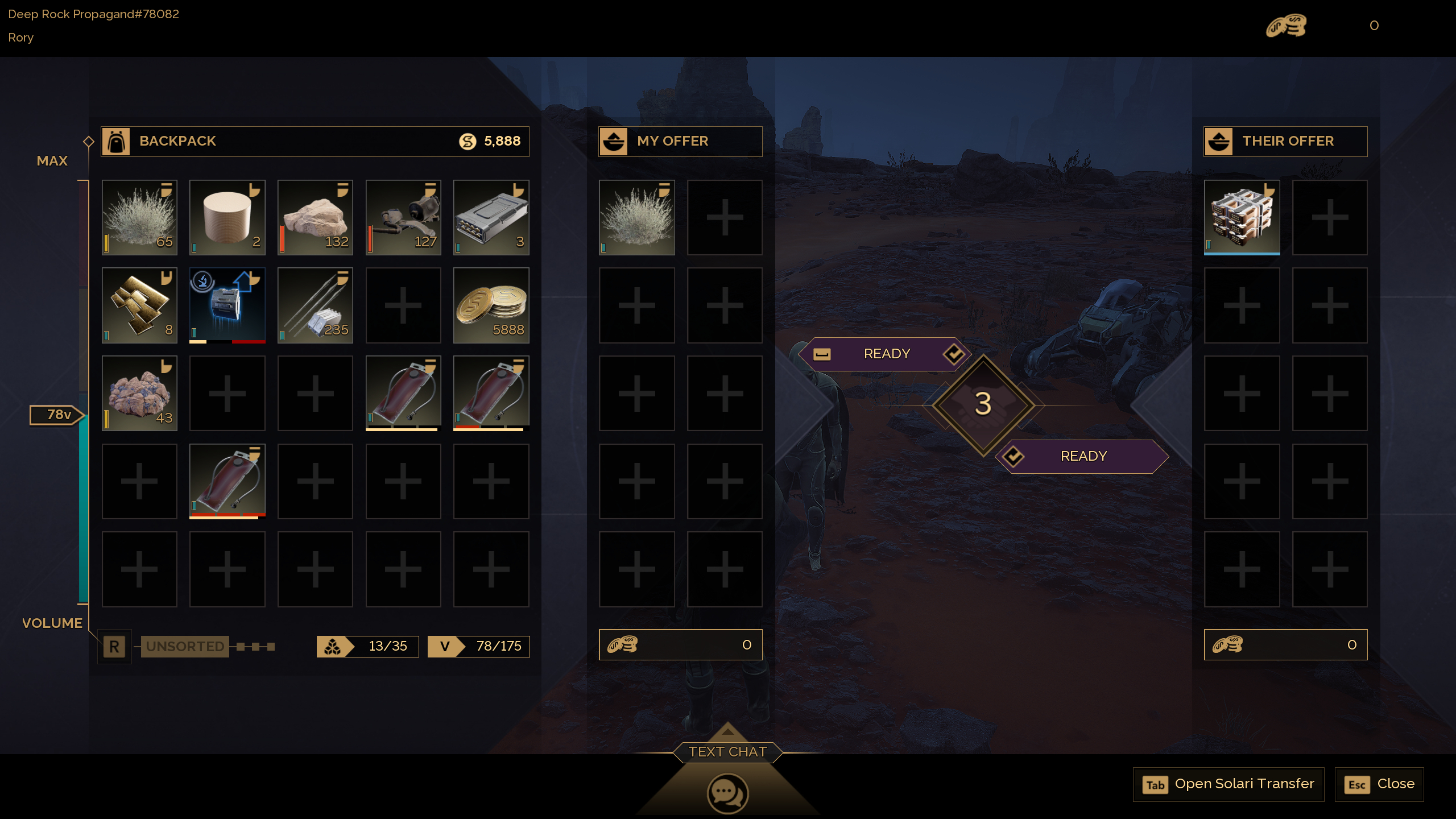1456x819 pixels.
Task: Expand the TEXT CHAT panel
Action: [727, 751]
